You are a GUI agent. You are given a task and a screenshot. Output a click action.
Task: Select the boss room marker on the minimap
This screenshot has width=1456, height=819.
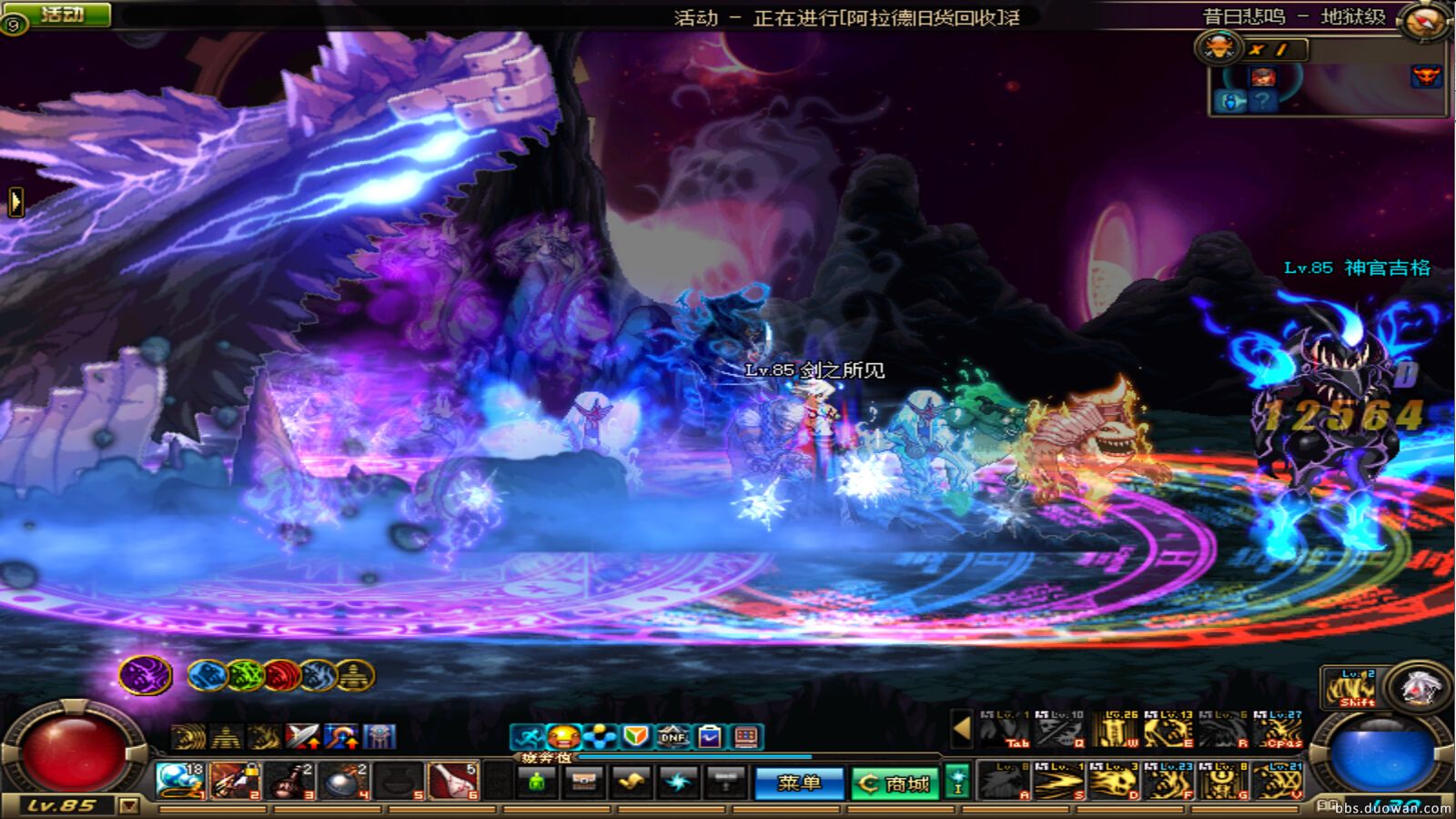tap(1426, 76)
